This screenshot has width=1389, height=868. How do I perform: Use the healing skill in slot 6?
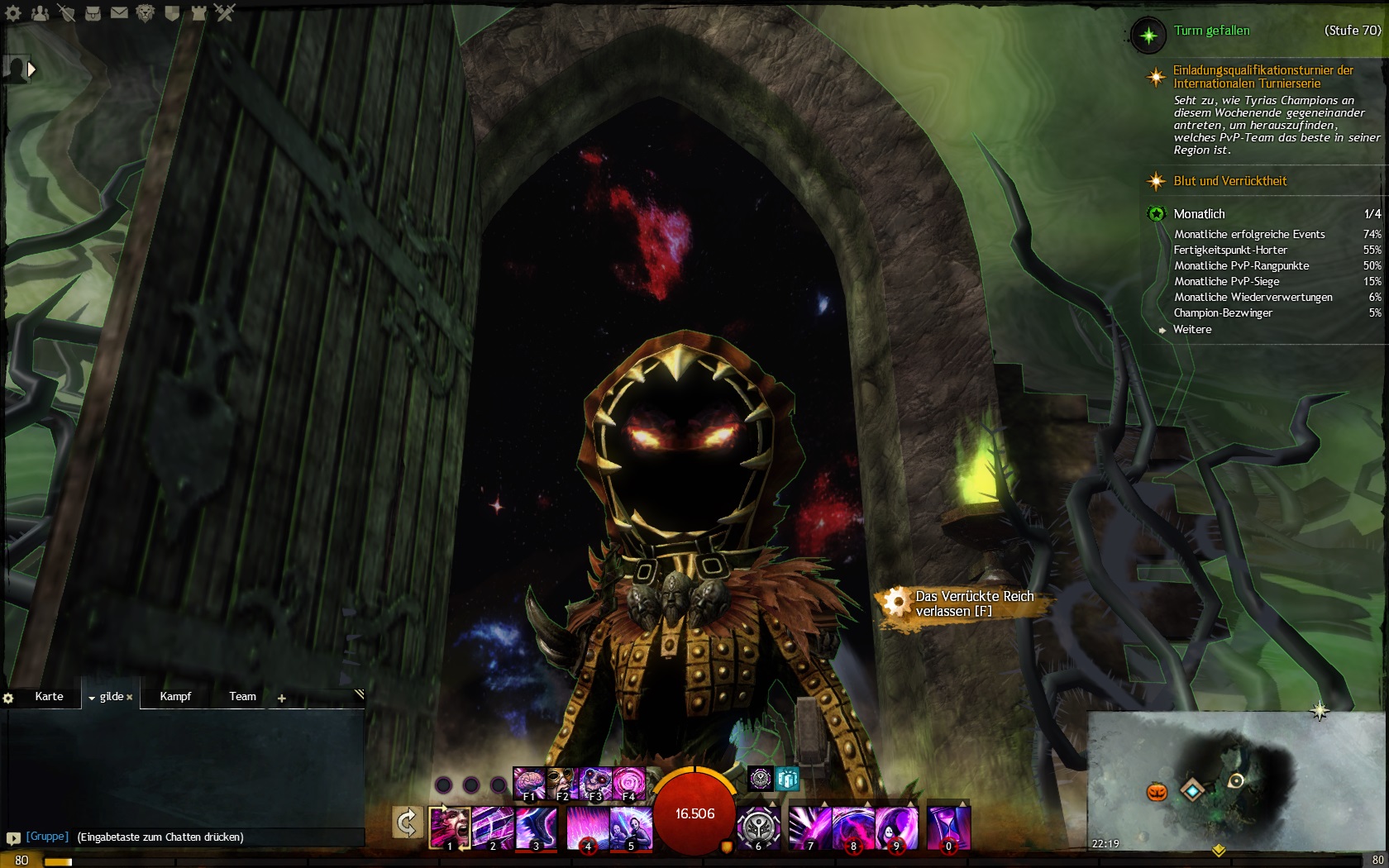pyautogui.click(x=757, y=827)
